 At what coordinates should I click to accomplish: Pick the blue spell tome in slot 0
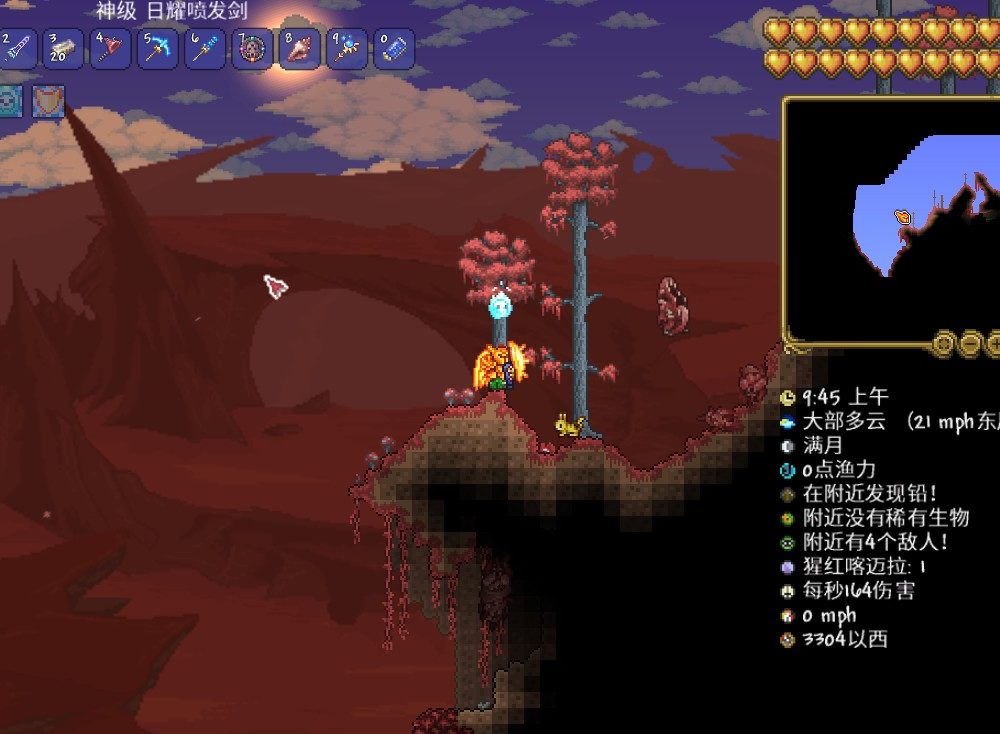point(394,48)
